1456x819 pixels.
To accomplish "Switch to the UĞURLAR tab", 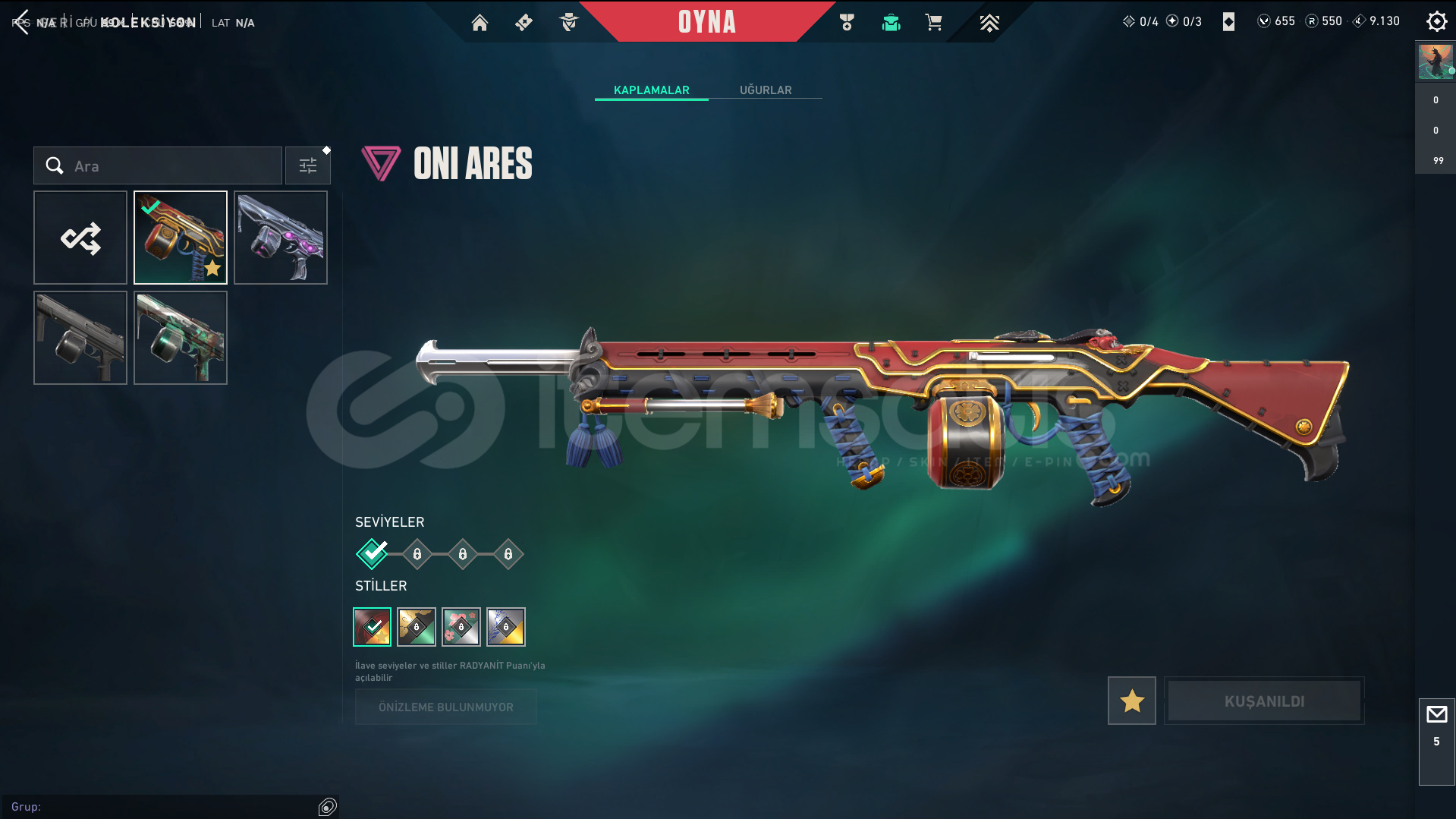I will pyautogui.click(x=766, y=90).
